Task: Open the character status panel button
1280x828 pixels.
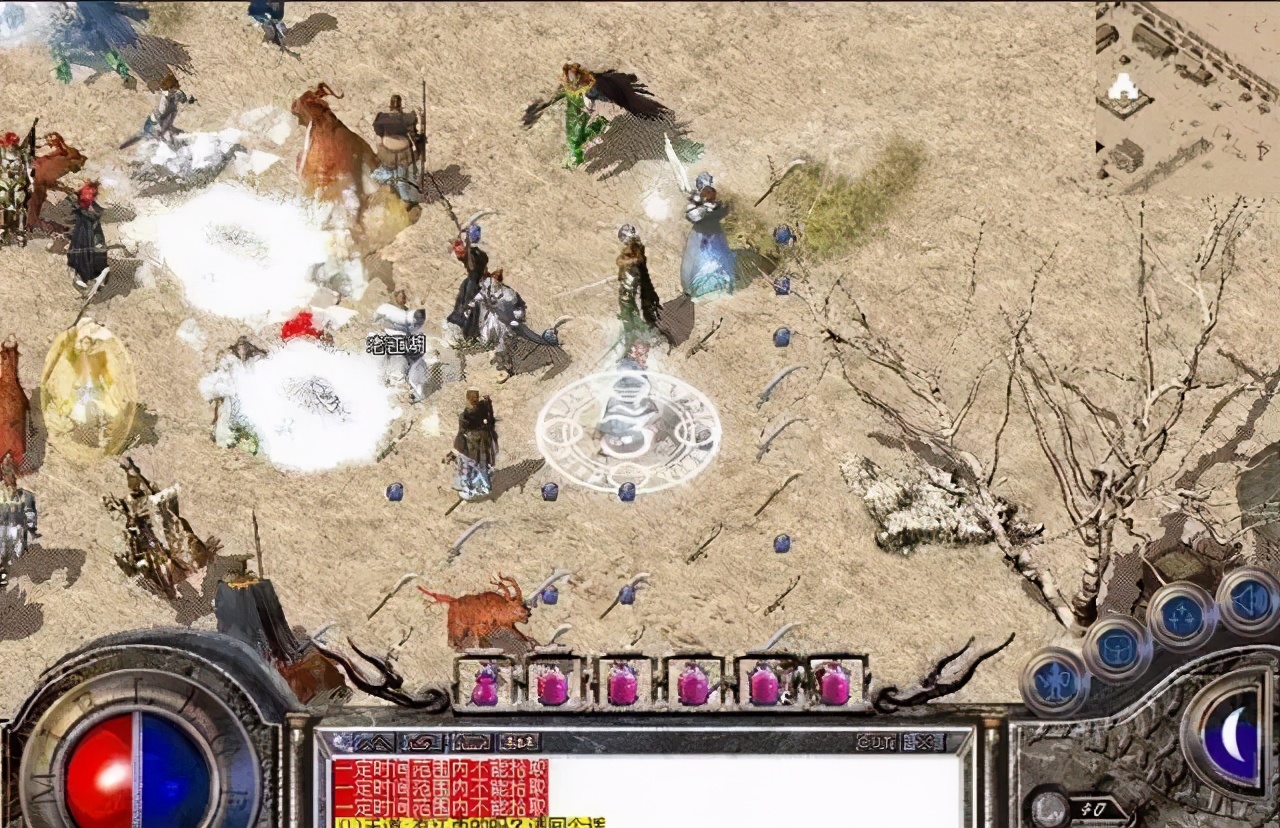Action: tap(1055, 682)
